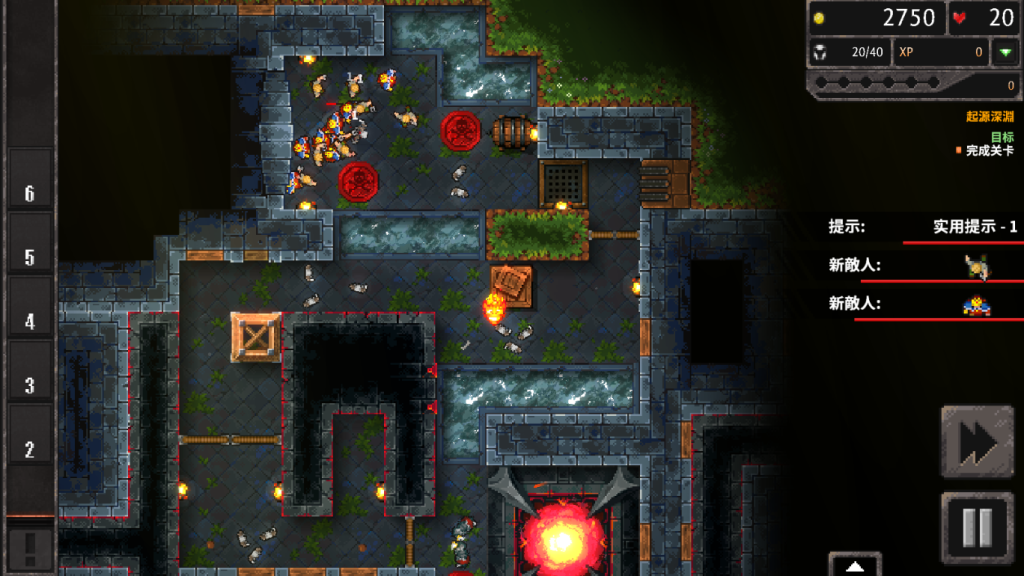Select wave 6 in the wave timeline

point(30,193)
